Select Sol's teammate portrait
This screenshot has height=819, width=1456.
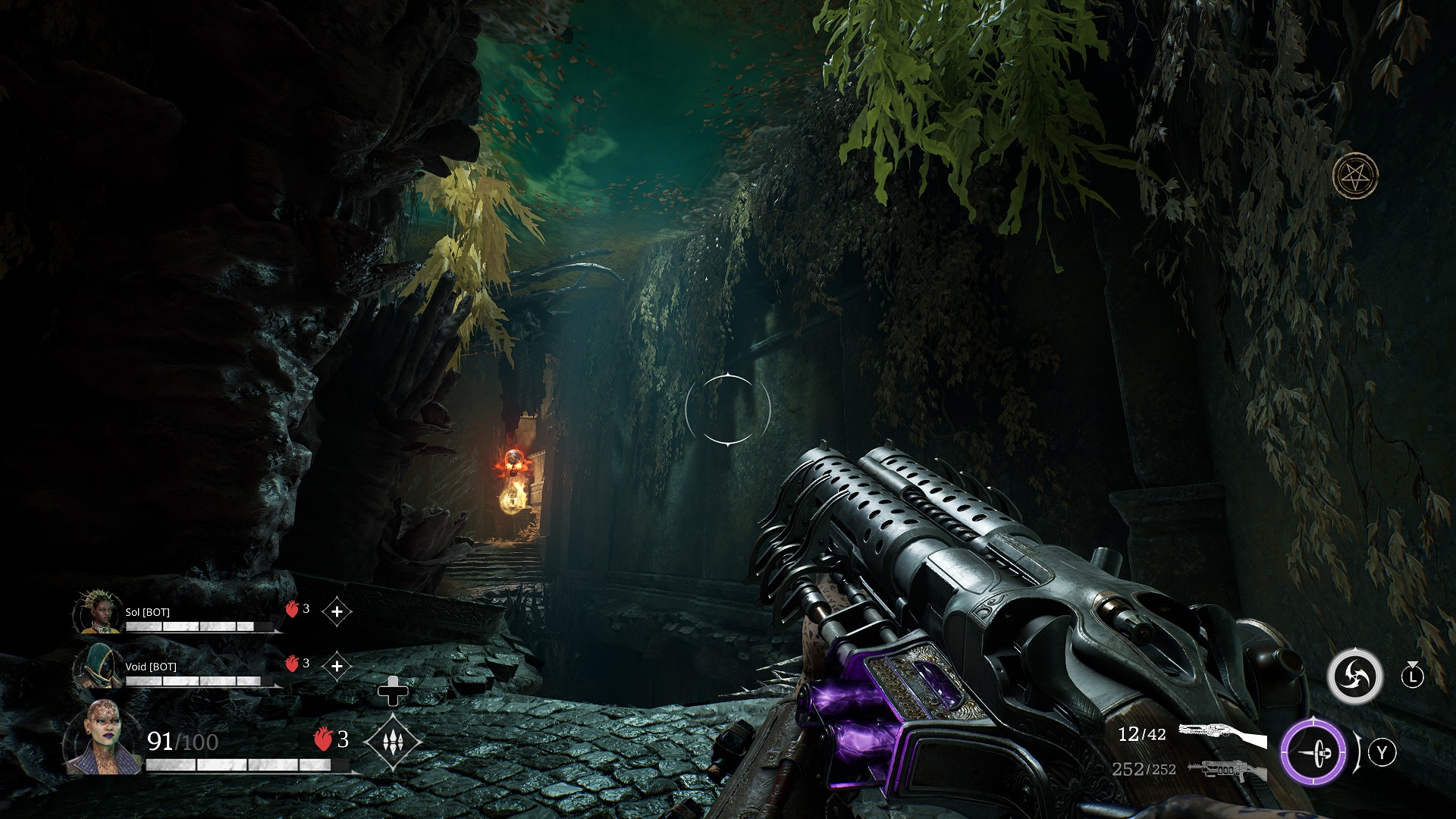(99, 613)
